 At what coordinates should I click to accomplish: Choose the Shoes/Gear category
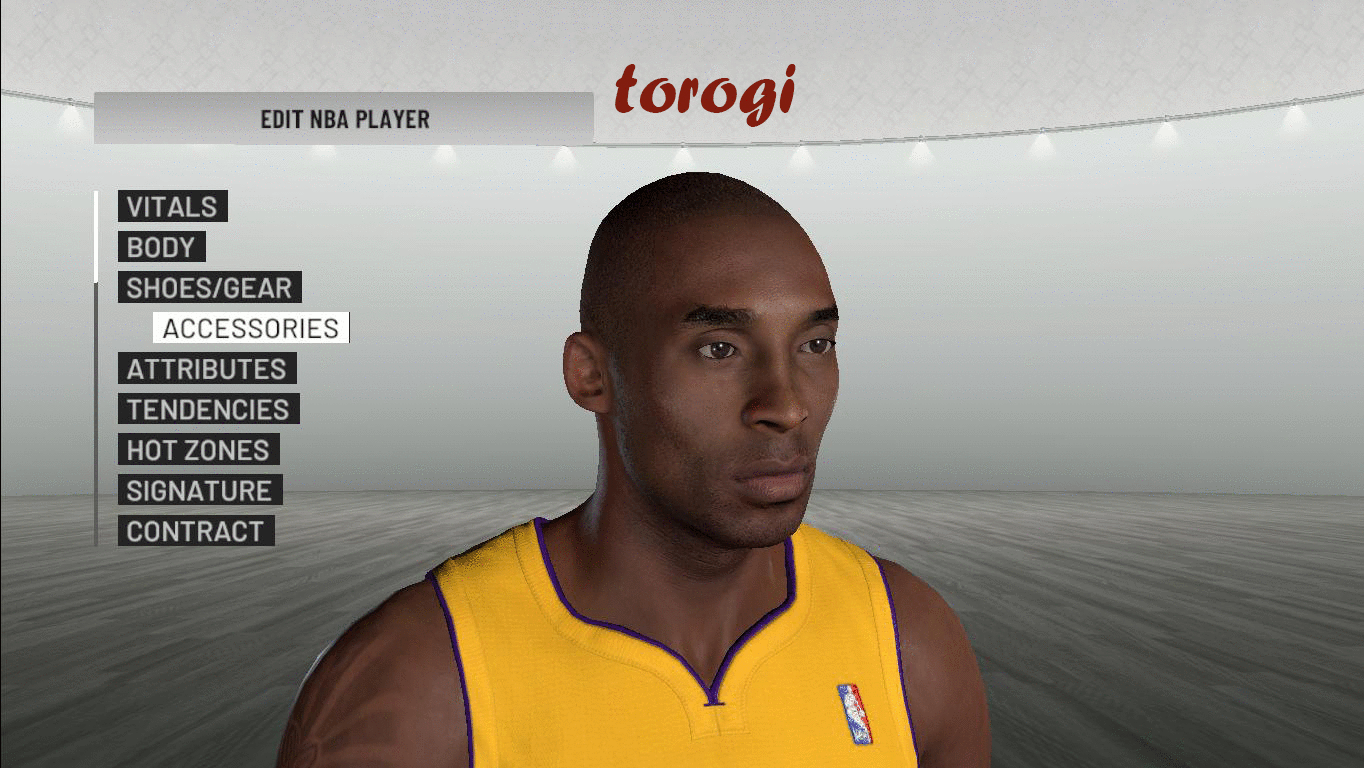click(x=209, y=288)
